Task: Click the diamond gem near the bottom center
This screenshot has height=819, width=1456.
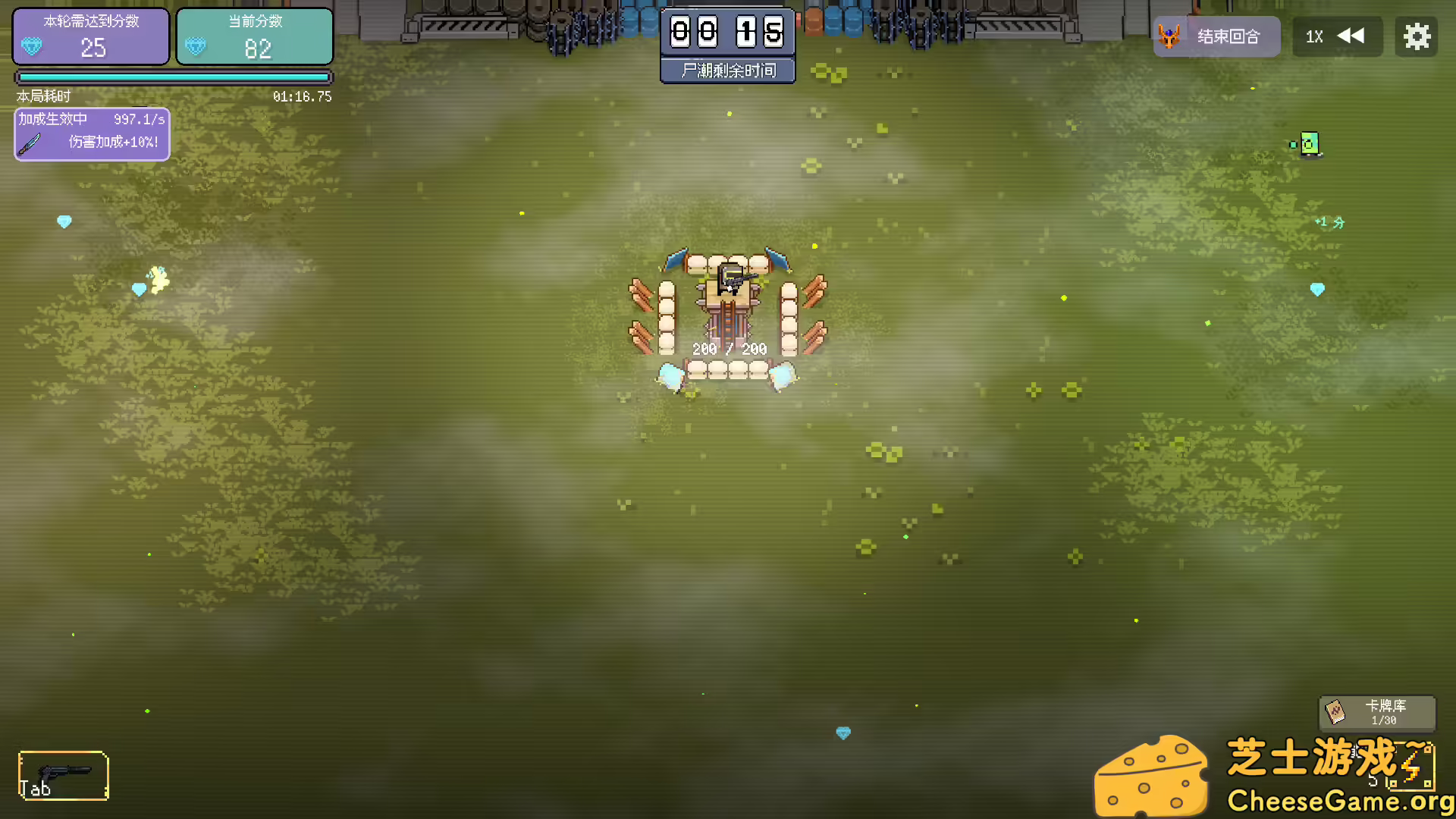Action: pyautogui.click(x=842, y=733)
